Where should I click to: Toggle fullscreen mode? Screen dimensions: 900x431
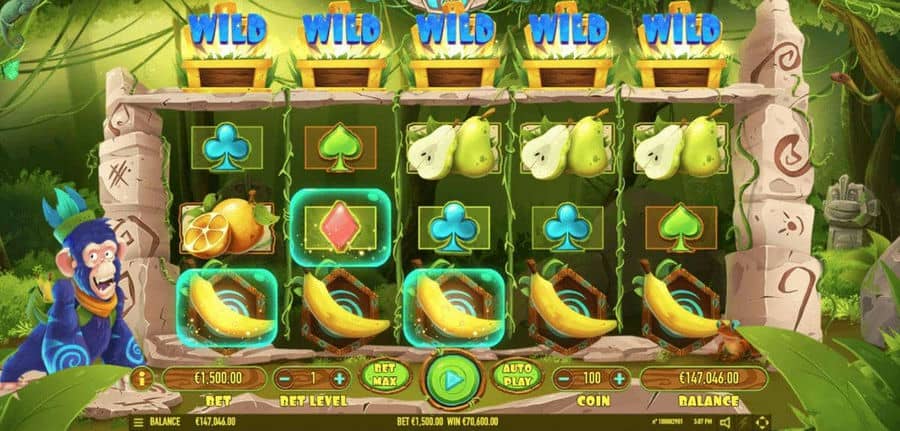pyautogui.click(x=763, y=422)
